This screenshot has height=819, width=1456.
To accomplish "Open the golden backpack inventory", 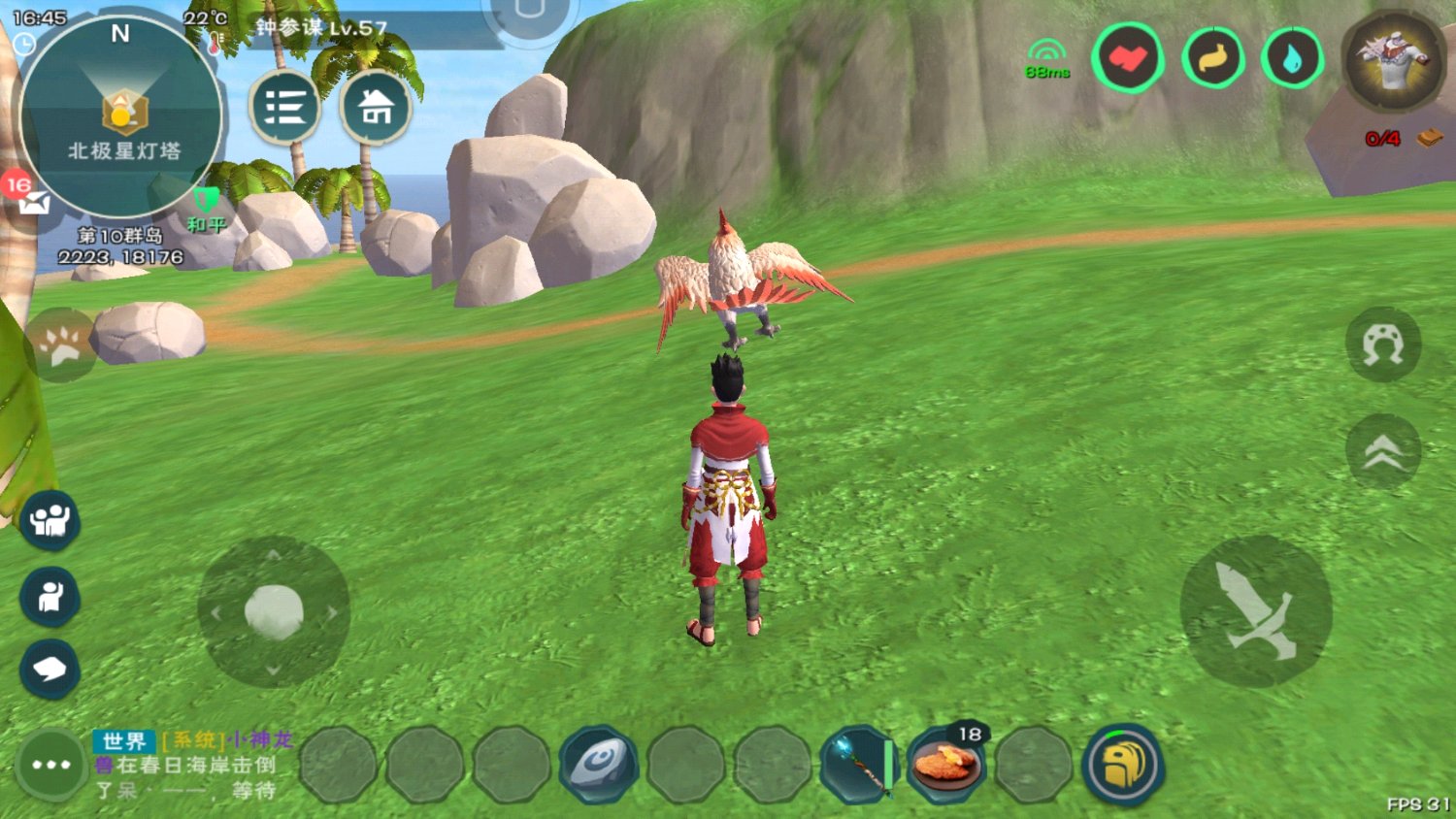I will pyautogui.click(x=1122, y=765).
